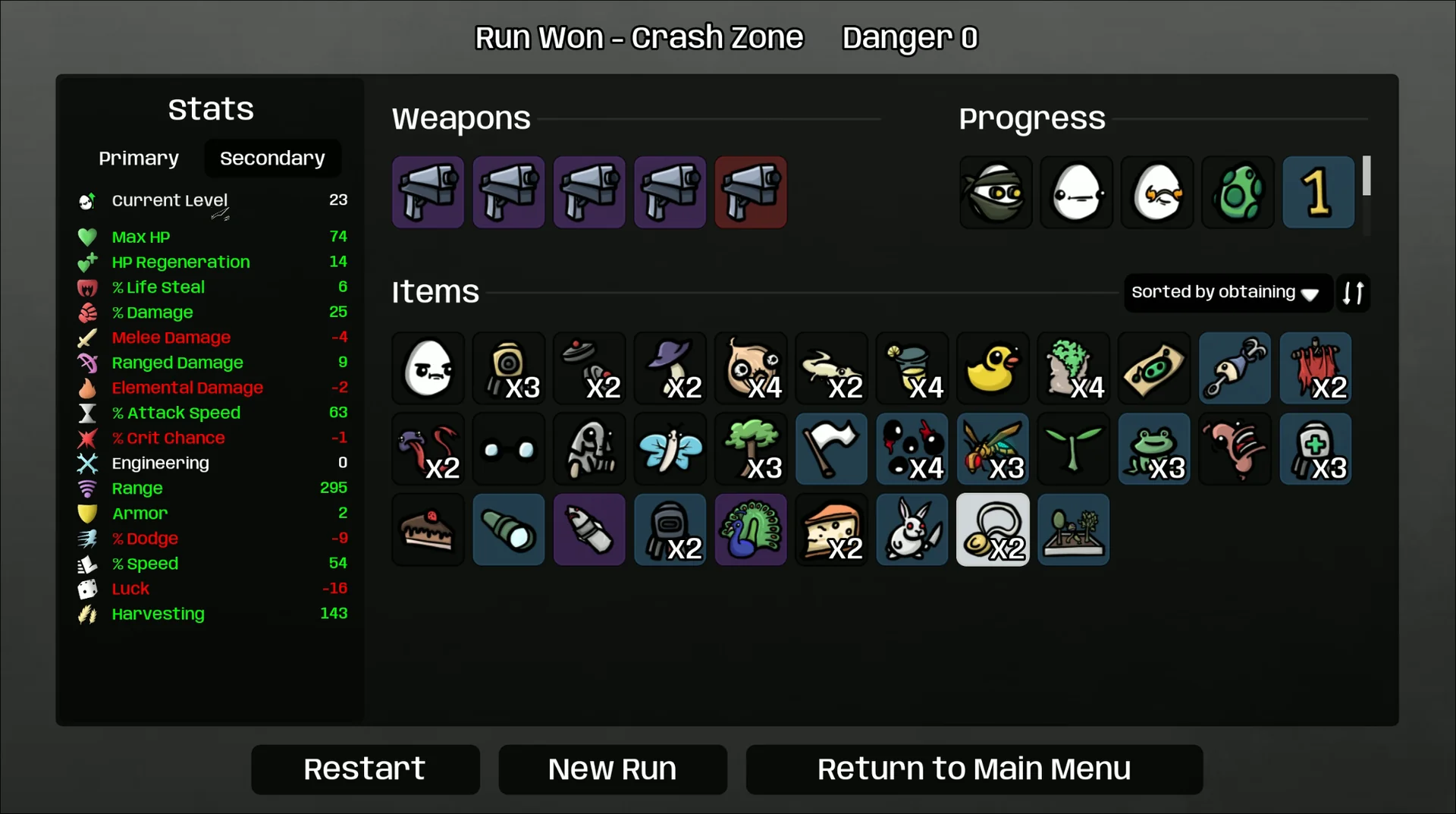
Task: Click the Restart button
Action: [x=365, y=768]
